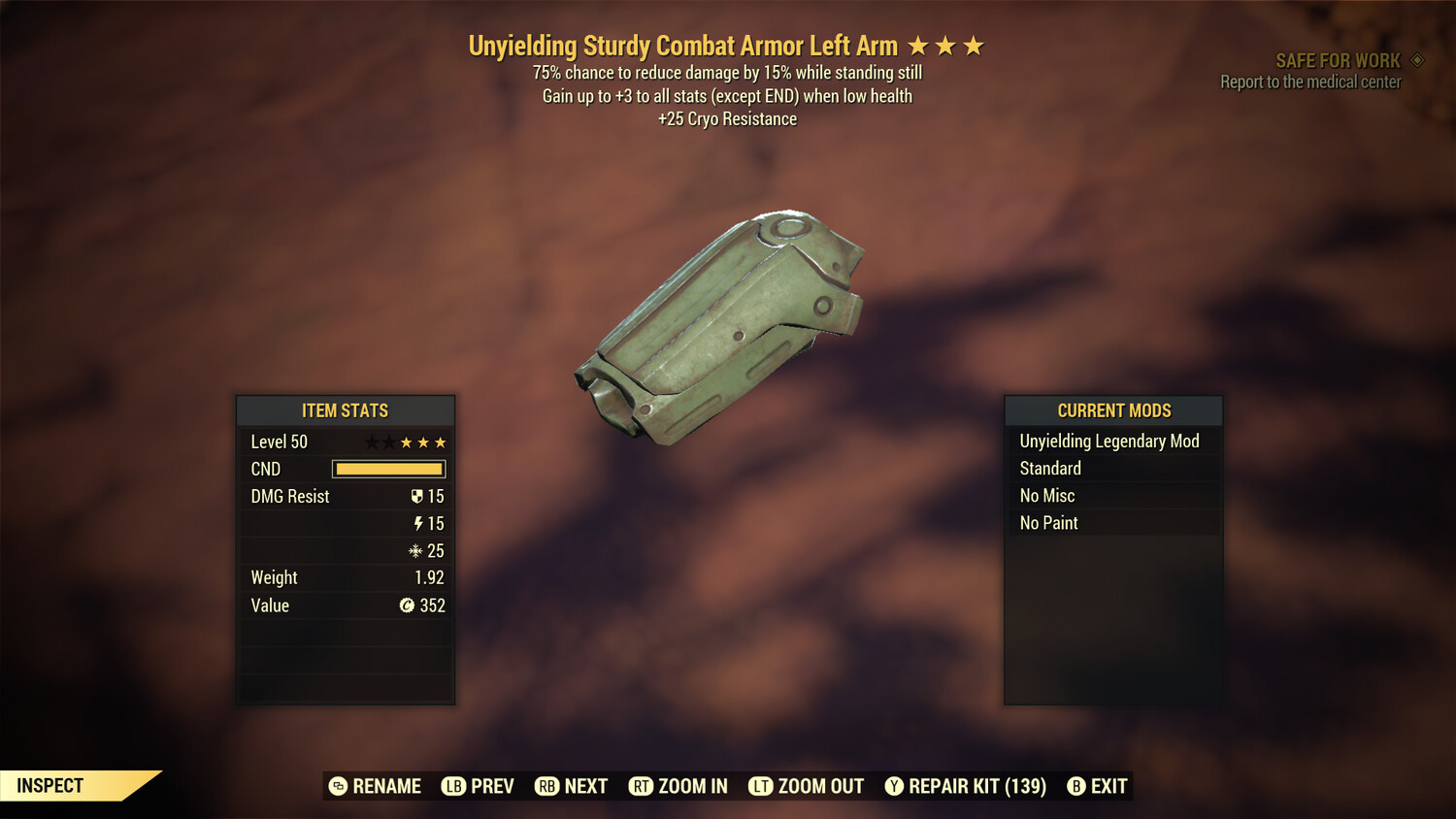Select the circular rename button icon
This screenshot has height=819, width=1456.
337,786
